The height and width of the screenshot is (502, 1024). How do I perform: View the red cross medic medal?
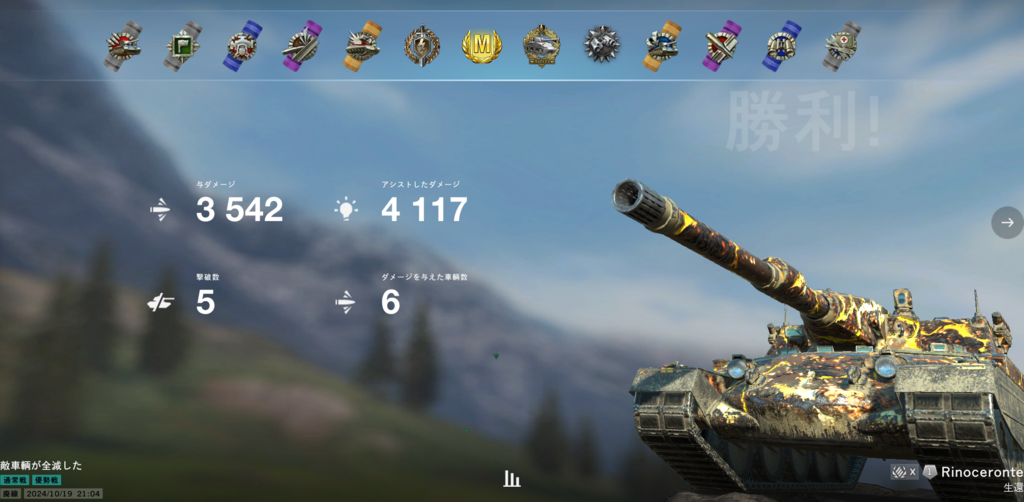(x=842, y=46)
